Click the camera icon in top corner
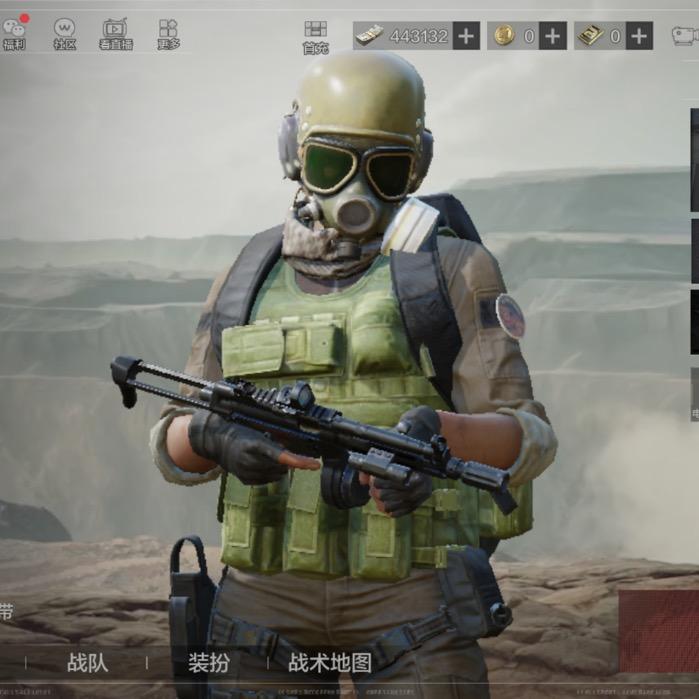 click(x=685, y=36)
